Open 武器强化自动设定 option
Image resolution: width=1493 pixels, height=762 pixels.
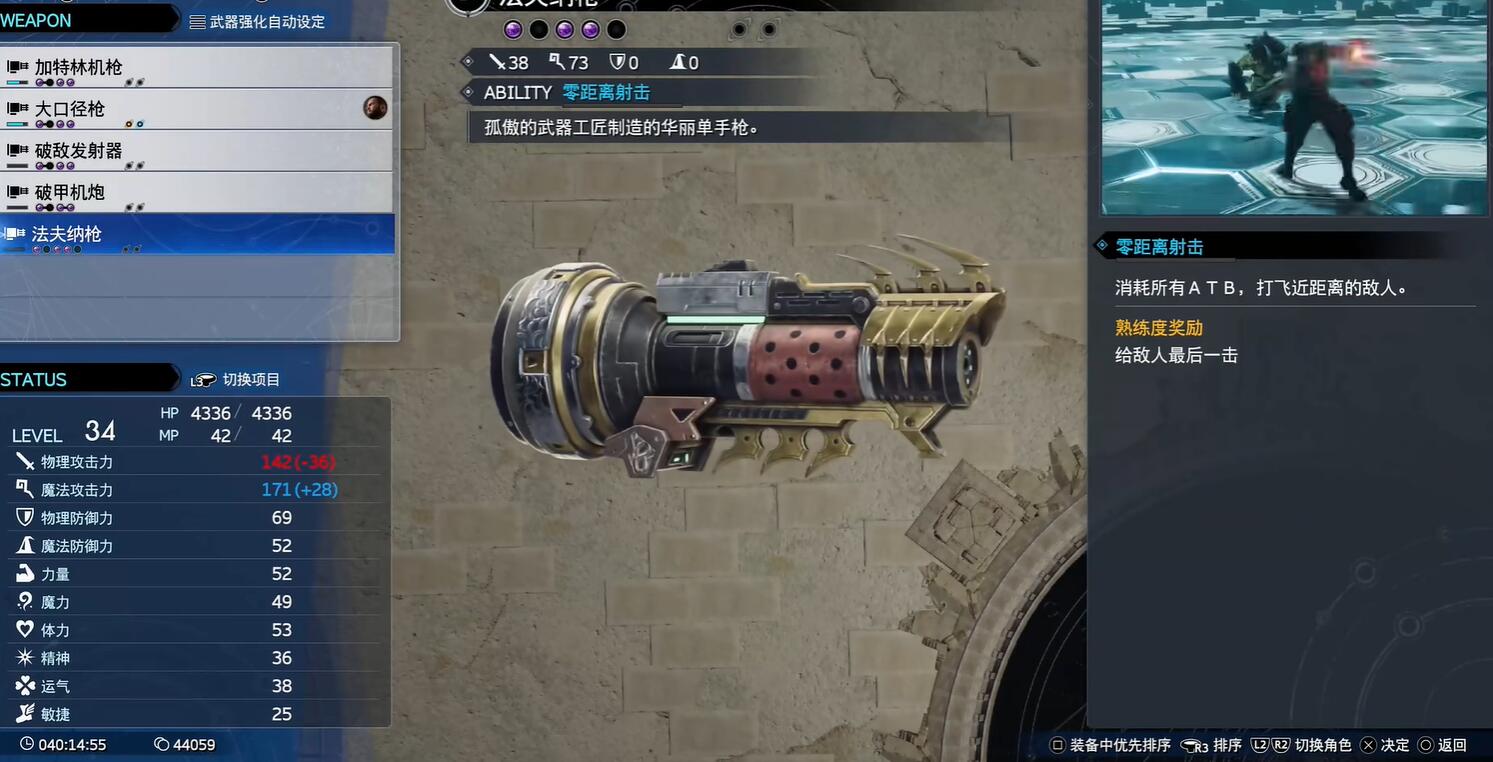257,21
